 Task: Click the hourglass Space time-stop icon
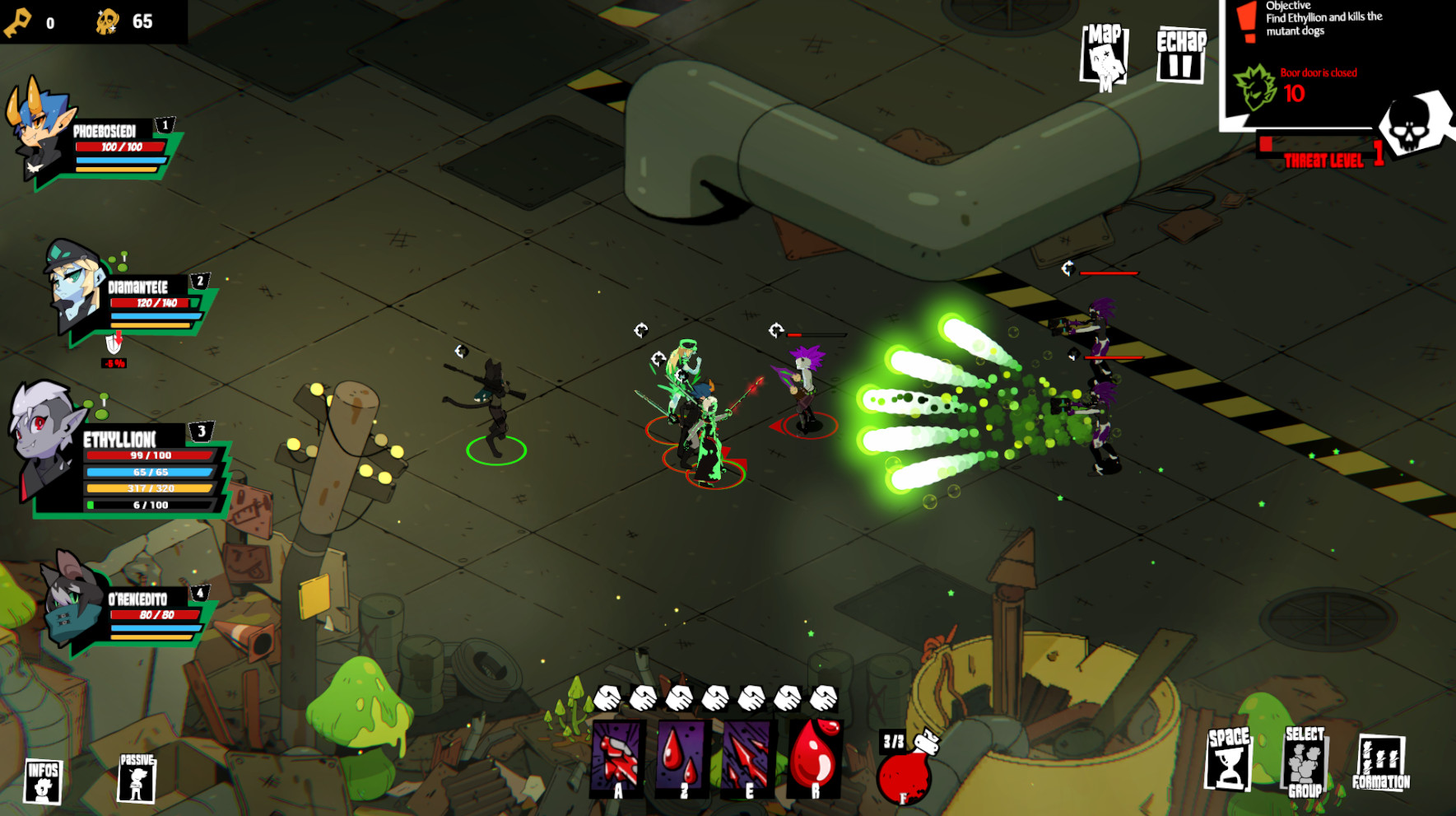[x=1230, y=766]
